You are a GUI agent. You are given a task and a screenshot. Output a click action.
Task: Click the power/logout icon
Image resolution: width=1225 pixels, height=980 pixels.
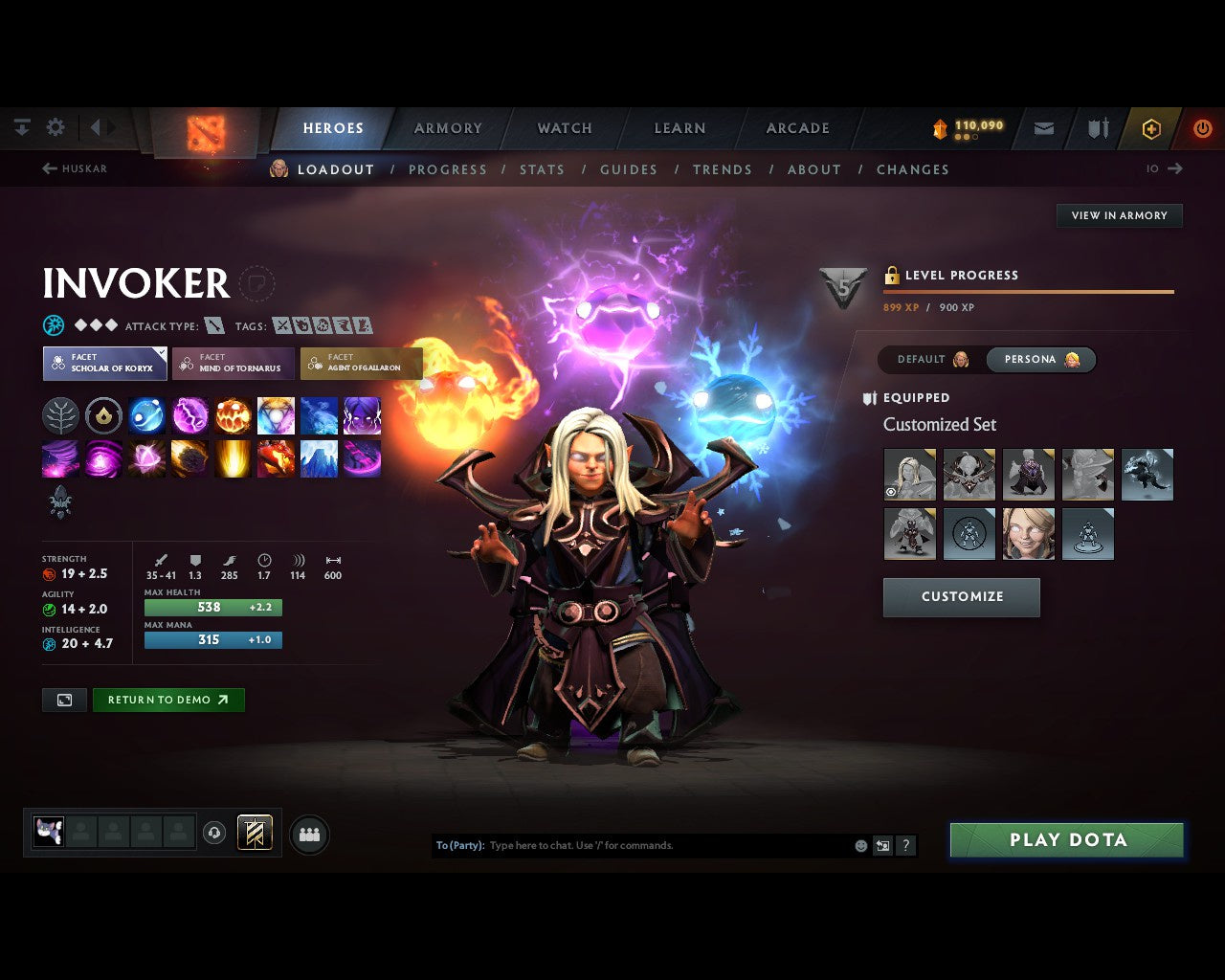pyautogui.click(x=1203, y=127)
